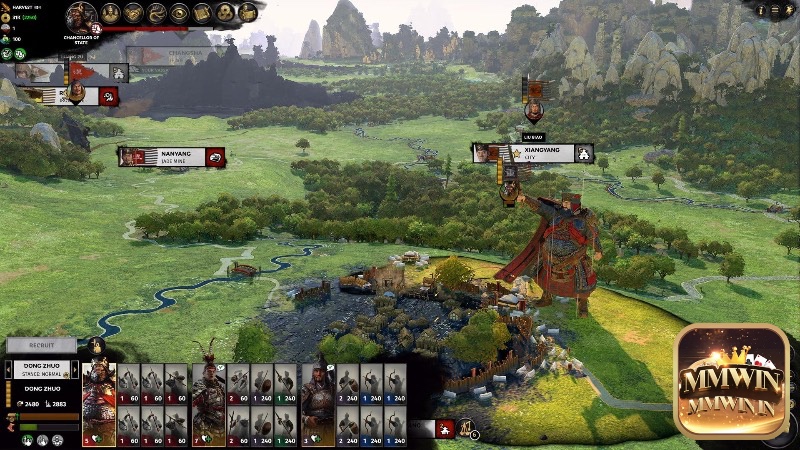Open the character details icon above army panel
The width and height of the screenshot is (800, 450).
(x=97, y=346)
